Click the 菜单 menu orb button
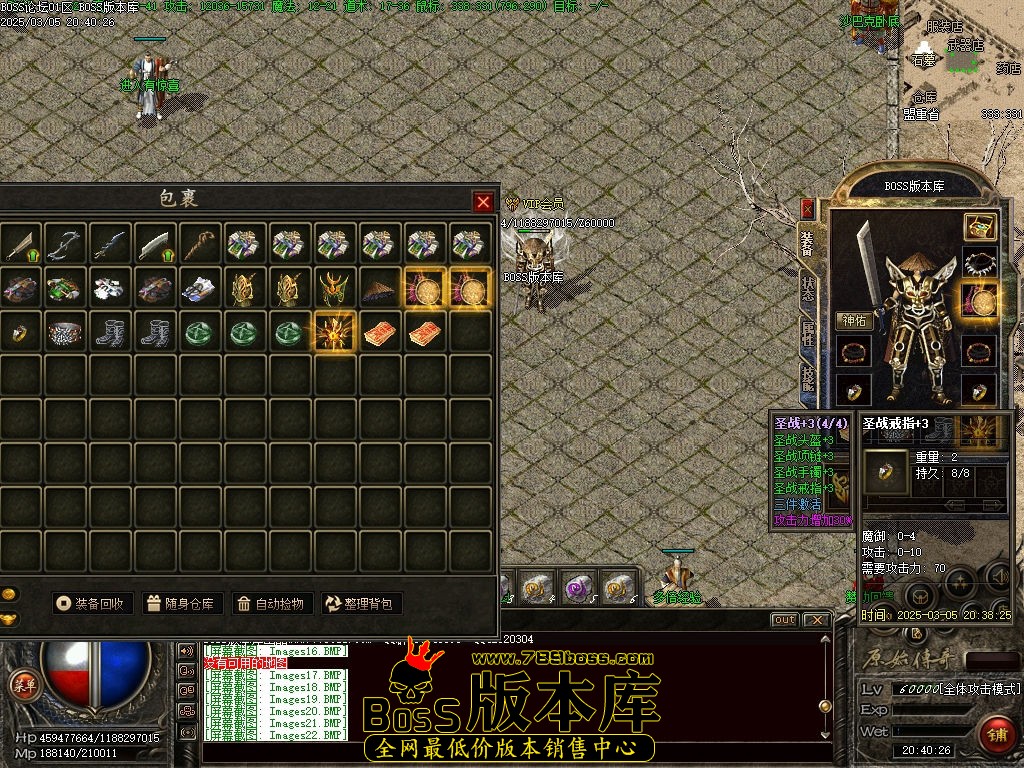The image size is (1024, 768). pyautogui.click(x=21, y=685)
